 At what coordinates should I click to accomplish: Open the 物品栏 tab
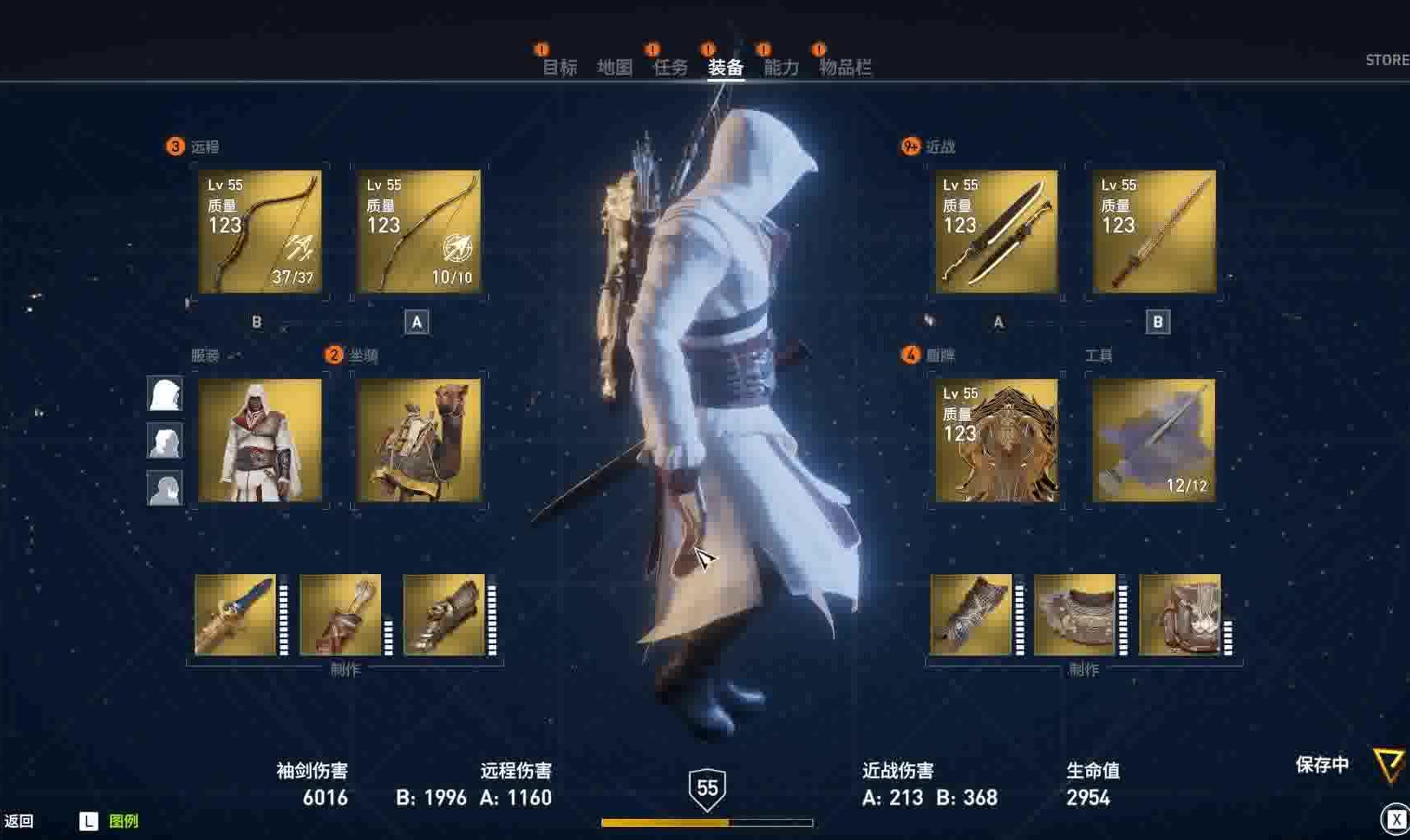point(845,67)
